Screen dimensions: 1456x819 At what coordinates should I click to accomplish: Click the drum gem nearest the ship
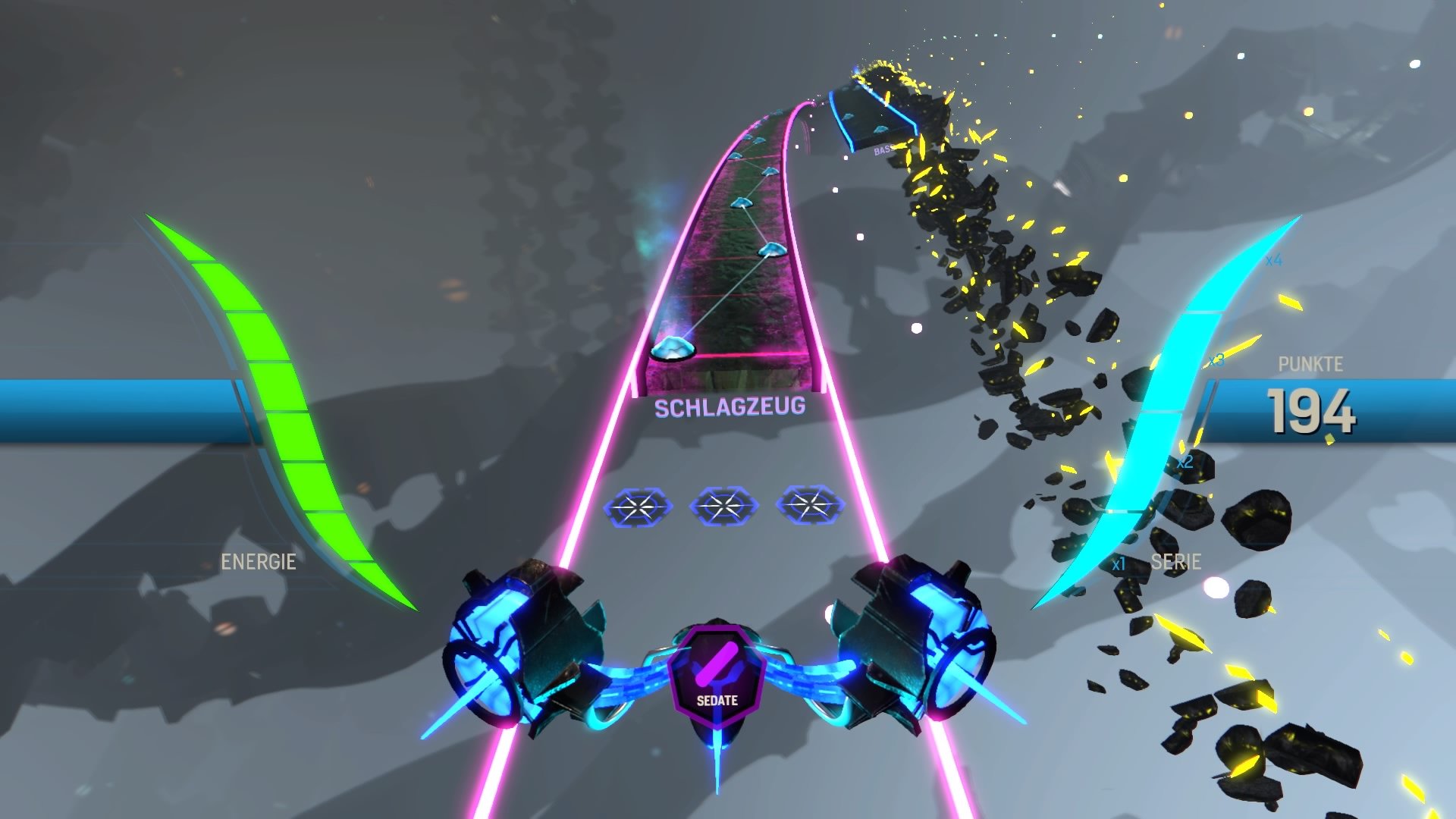click(x=673, y=349)
